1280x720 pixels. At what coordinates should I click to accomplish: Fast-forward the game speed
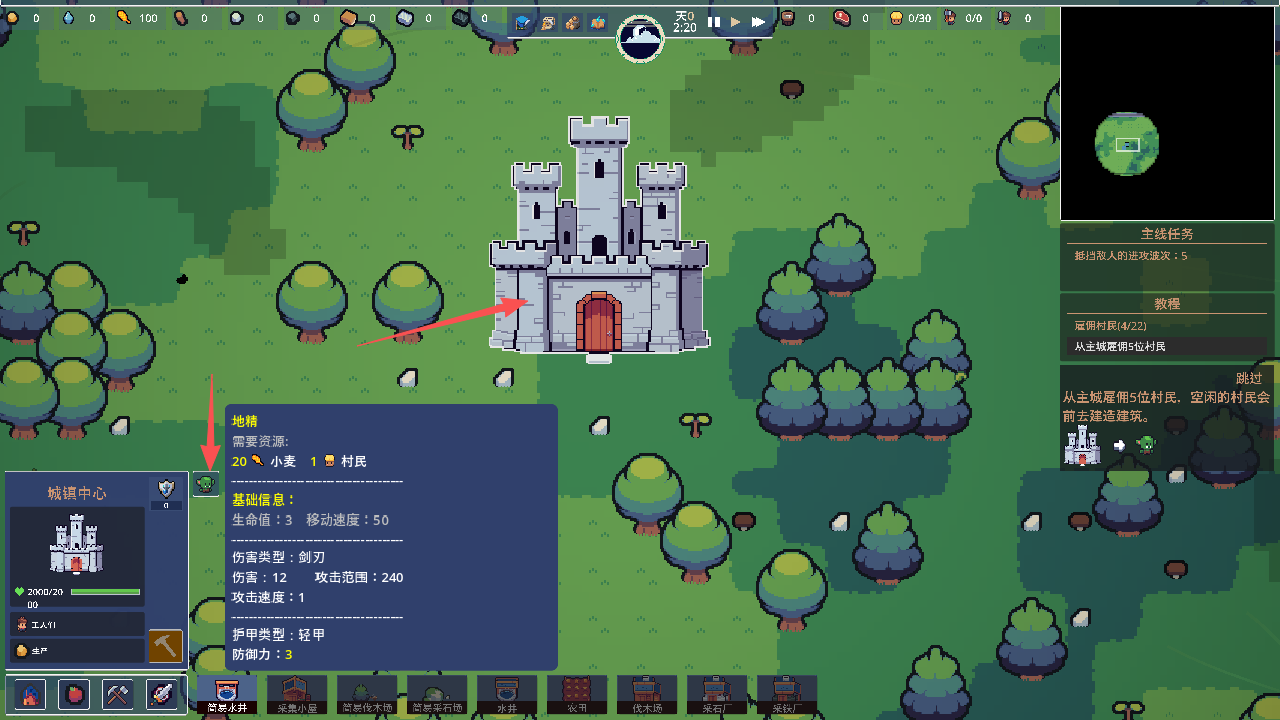tap(759, 21)
